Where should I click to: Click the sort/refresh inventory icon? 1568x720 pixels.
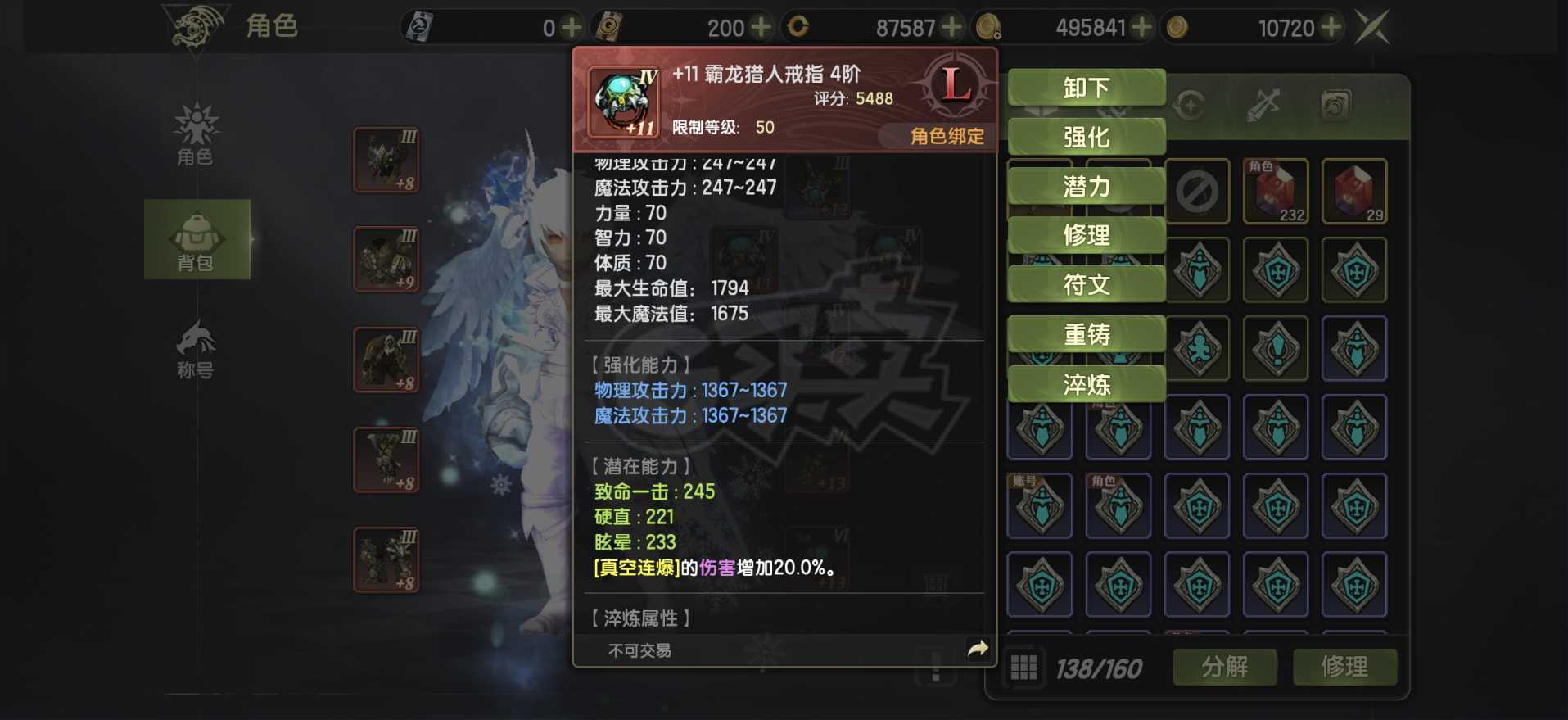click(1189, 105)
